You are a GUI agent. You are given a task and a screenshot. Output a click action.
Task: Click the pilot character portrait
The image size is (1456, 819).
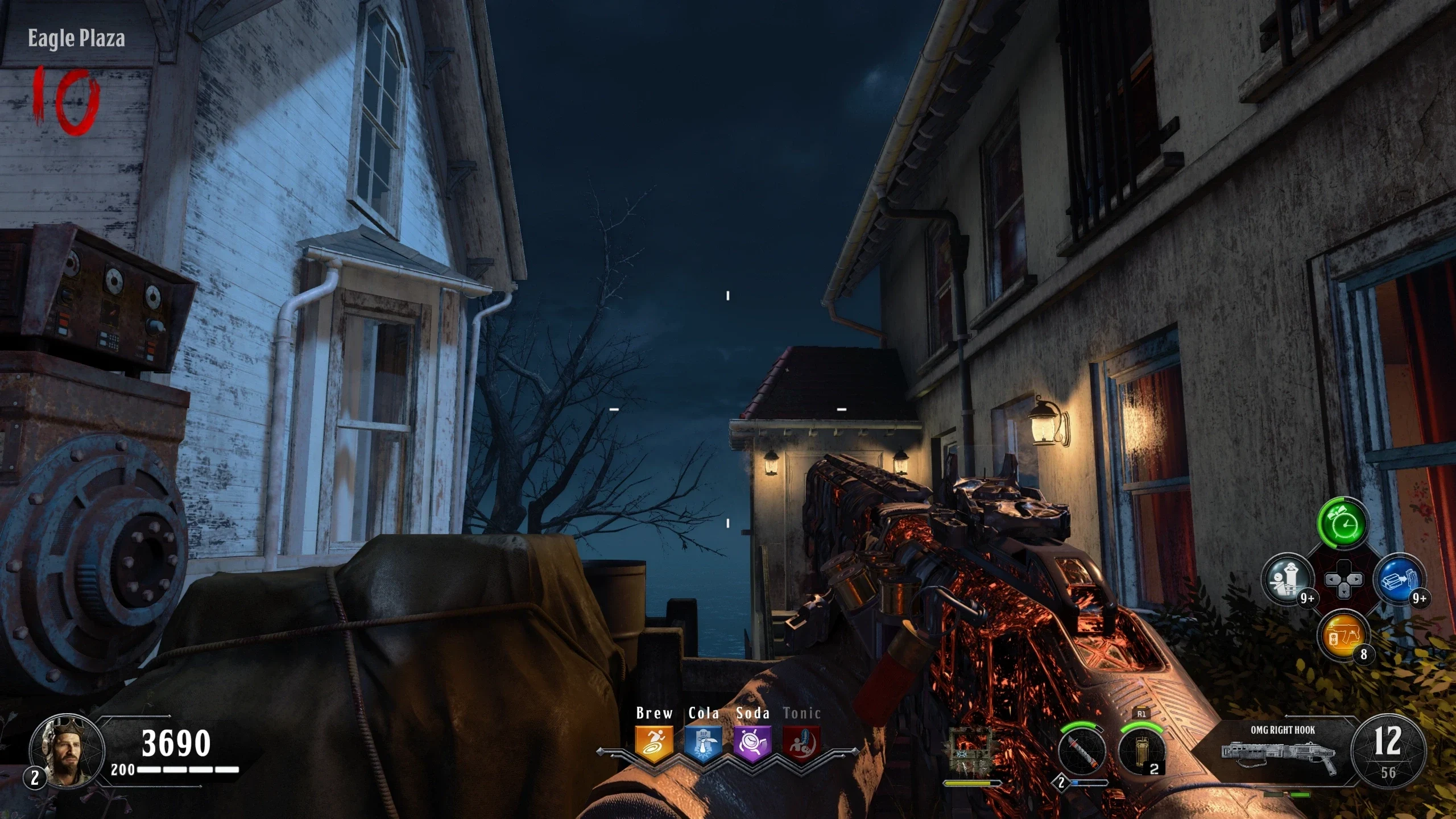tap(67, 751)
